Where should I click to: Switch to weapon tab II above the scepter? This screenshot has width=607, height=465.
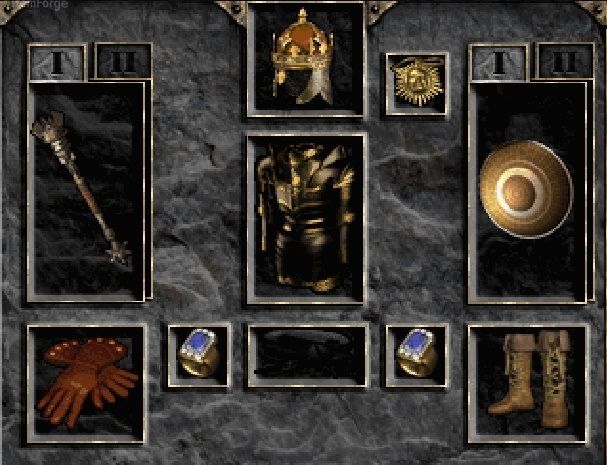point(122,62)
